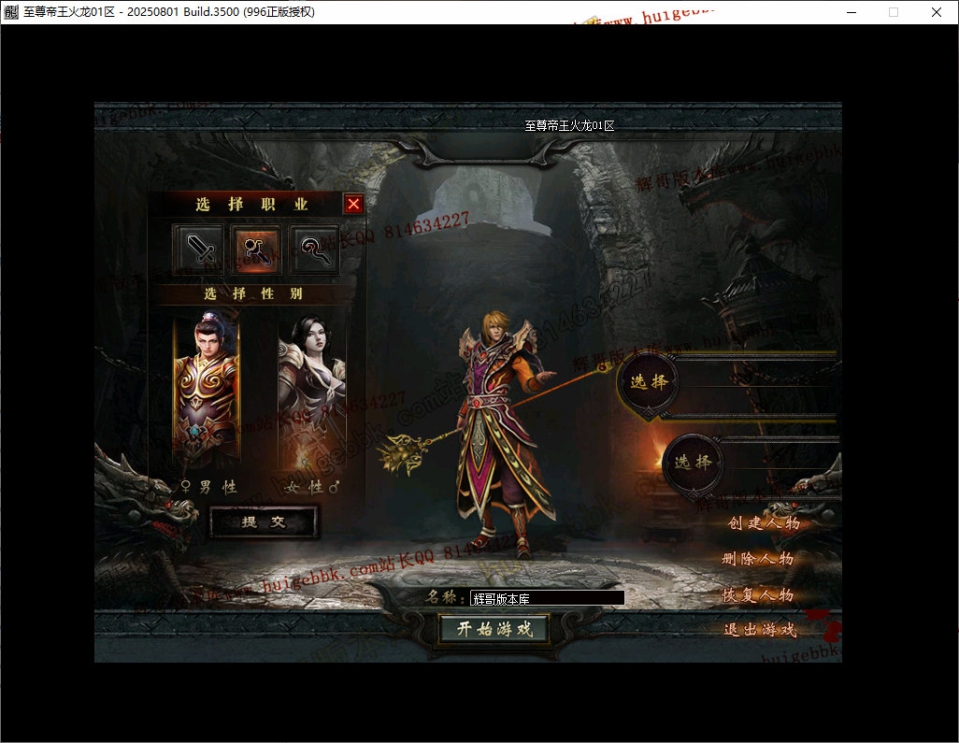The width and height of the screenshot is (959, 743).
Task: Pick the curved-staff Taoist class icon
Action: point(314,249)
